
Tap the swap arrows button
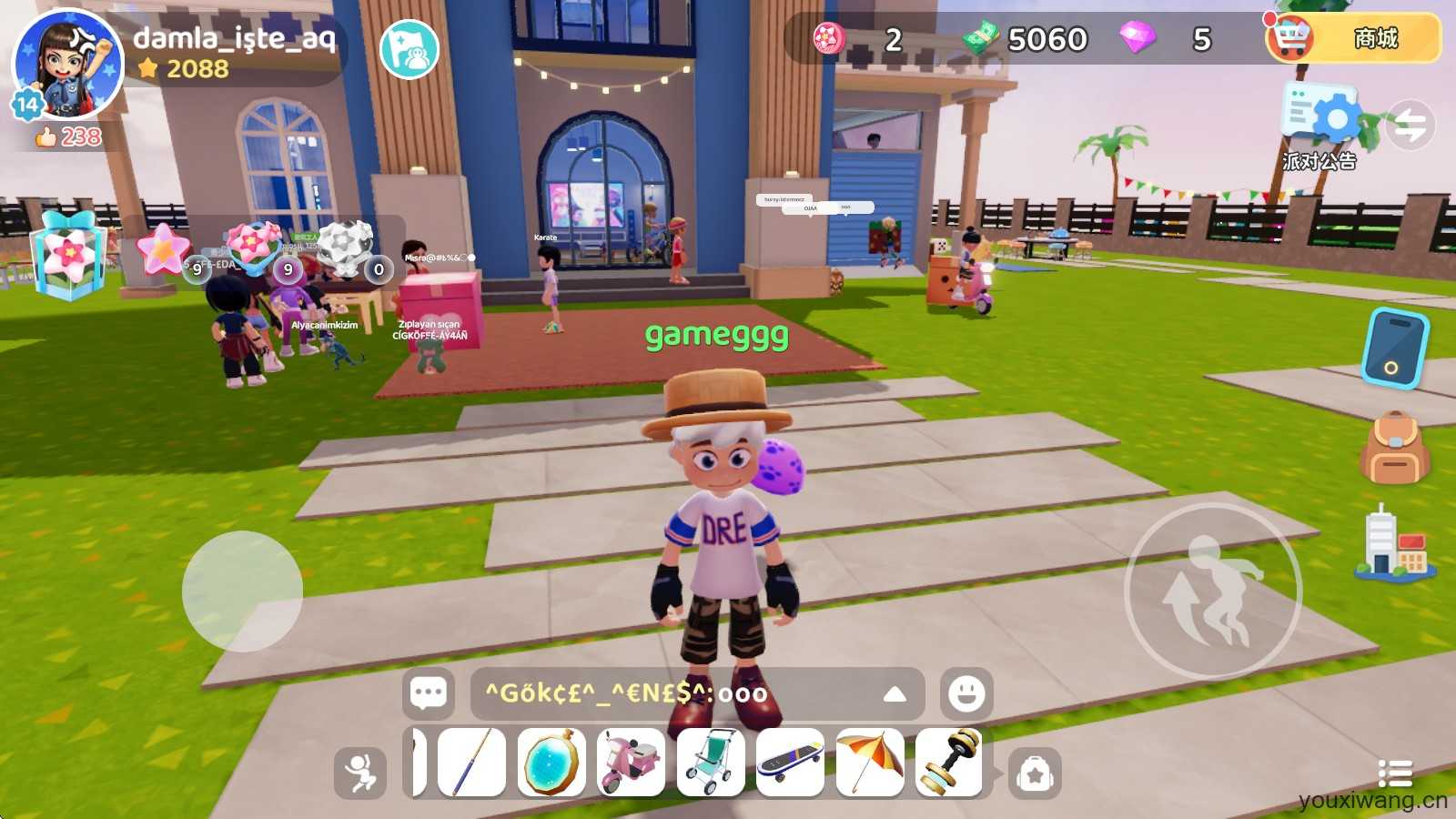coord(1410,126)
